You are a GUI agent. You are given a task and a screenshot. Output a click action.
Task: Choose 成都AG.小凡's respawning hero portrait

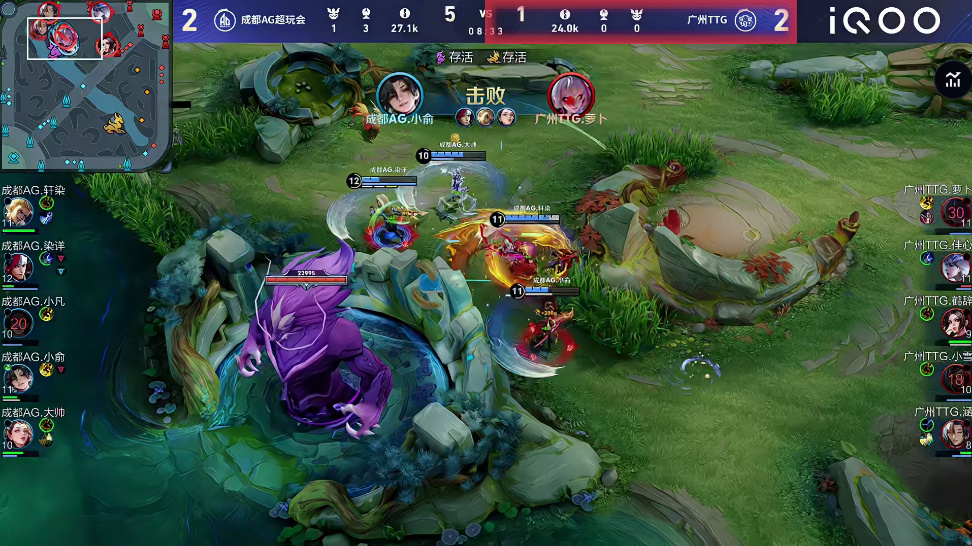point(18,323)
